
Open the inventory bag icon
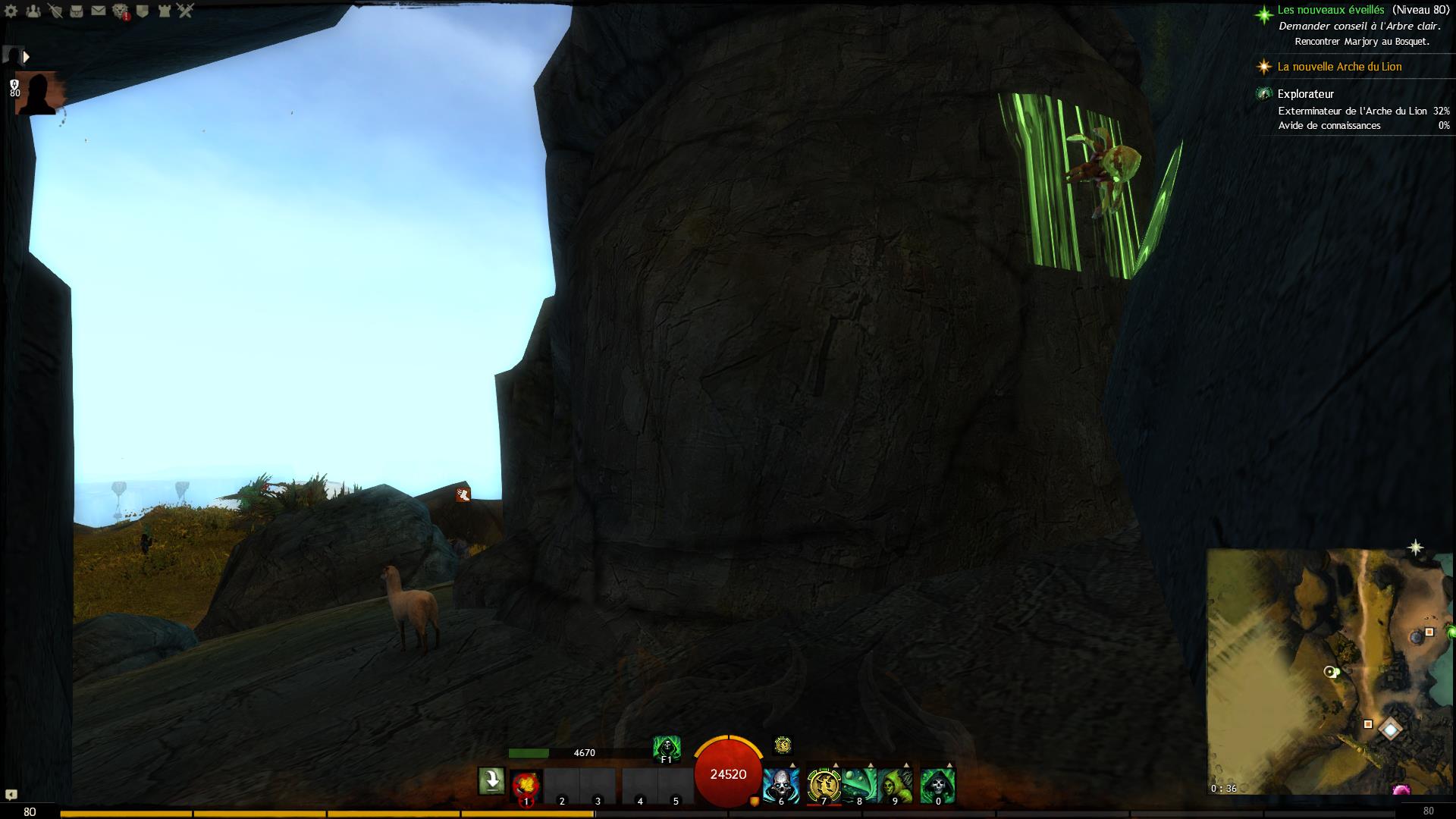77,11
